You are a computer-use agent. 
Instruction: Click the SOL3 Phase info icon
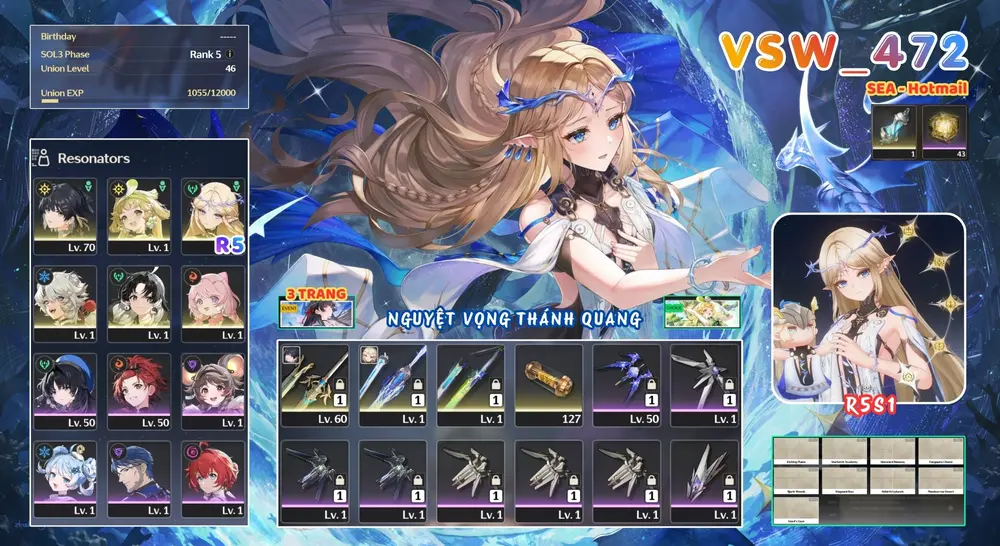click(x=231, y=54)
